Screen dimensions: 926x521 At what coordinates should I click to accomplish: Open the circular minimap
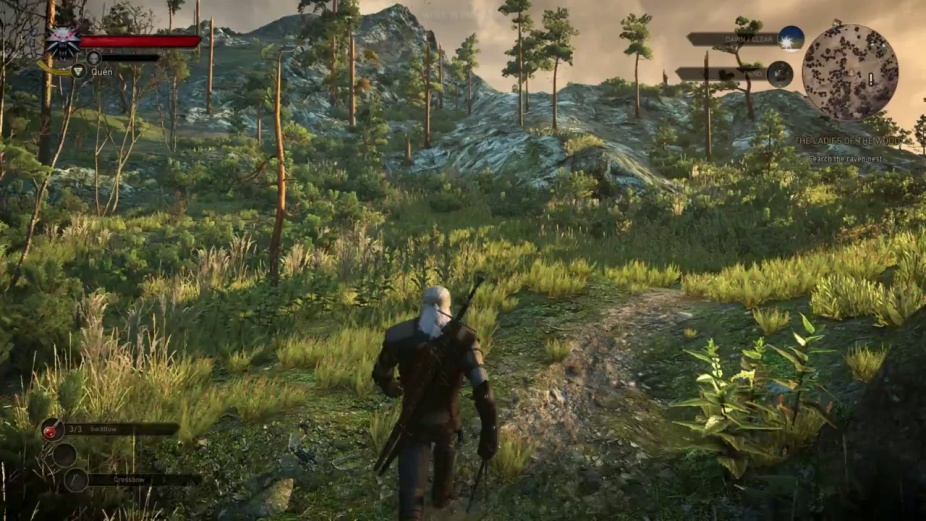[850, 72]
